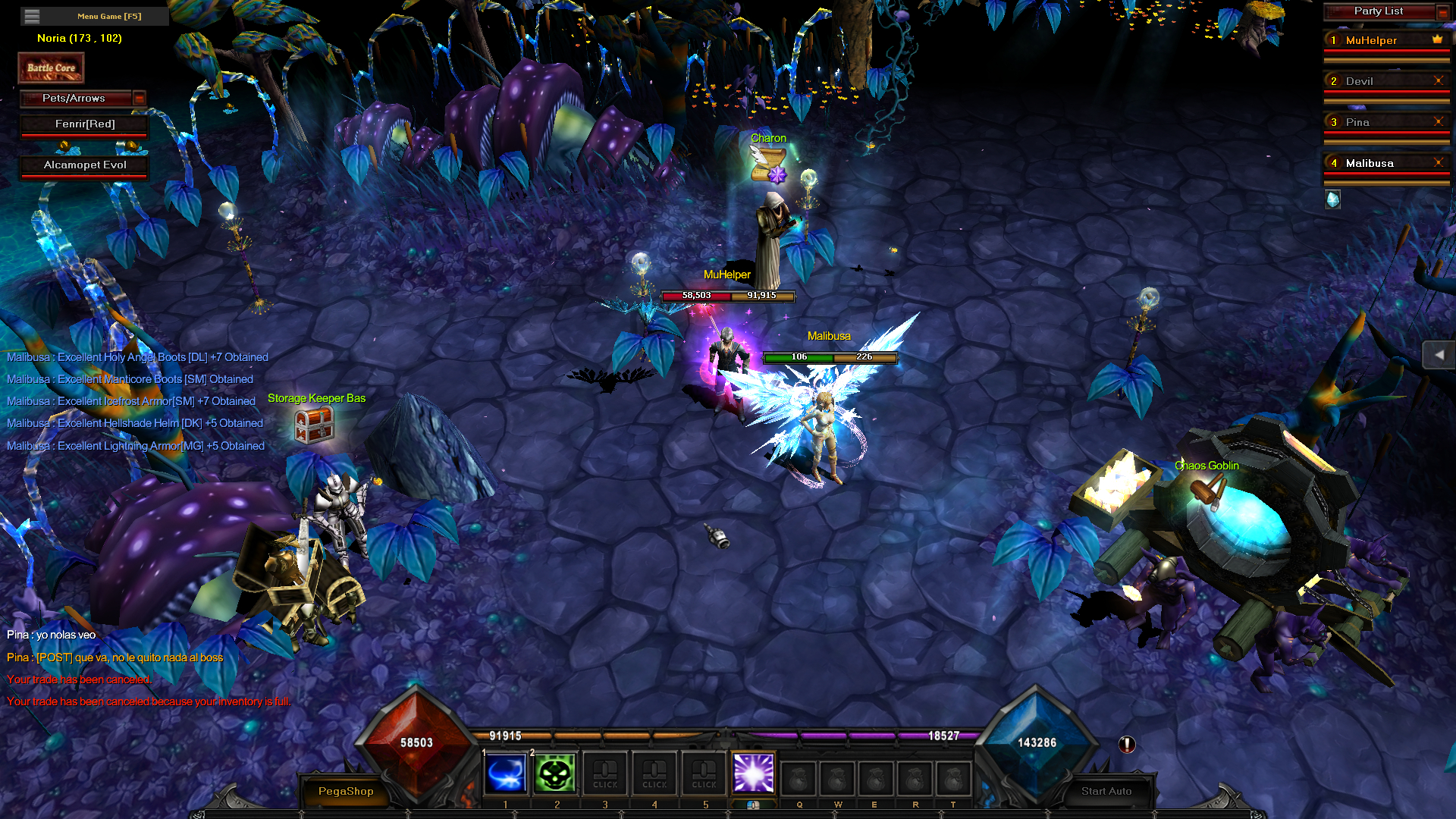Click party member Pina's name row
Viewport: 1456px width, 819px height.
tap(1357, 122)
